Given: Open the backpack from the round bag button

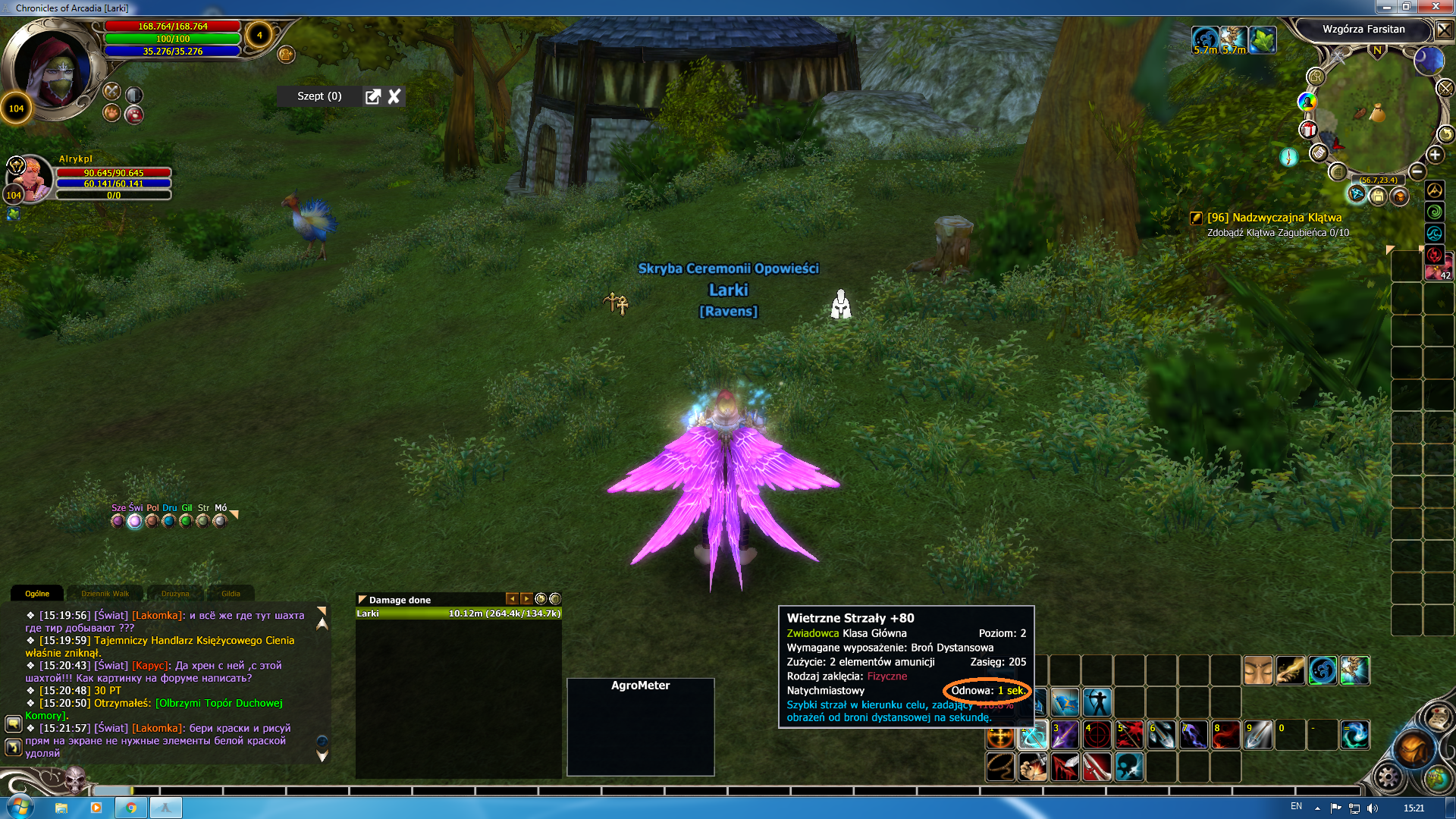Looking at the screenshot, I should point(1412,749).
